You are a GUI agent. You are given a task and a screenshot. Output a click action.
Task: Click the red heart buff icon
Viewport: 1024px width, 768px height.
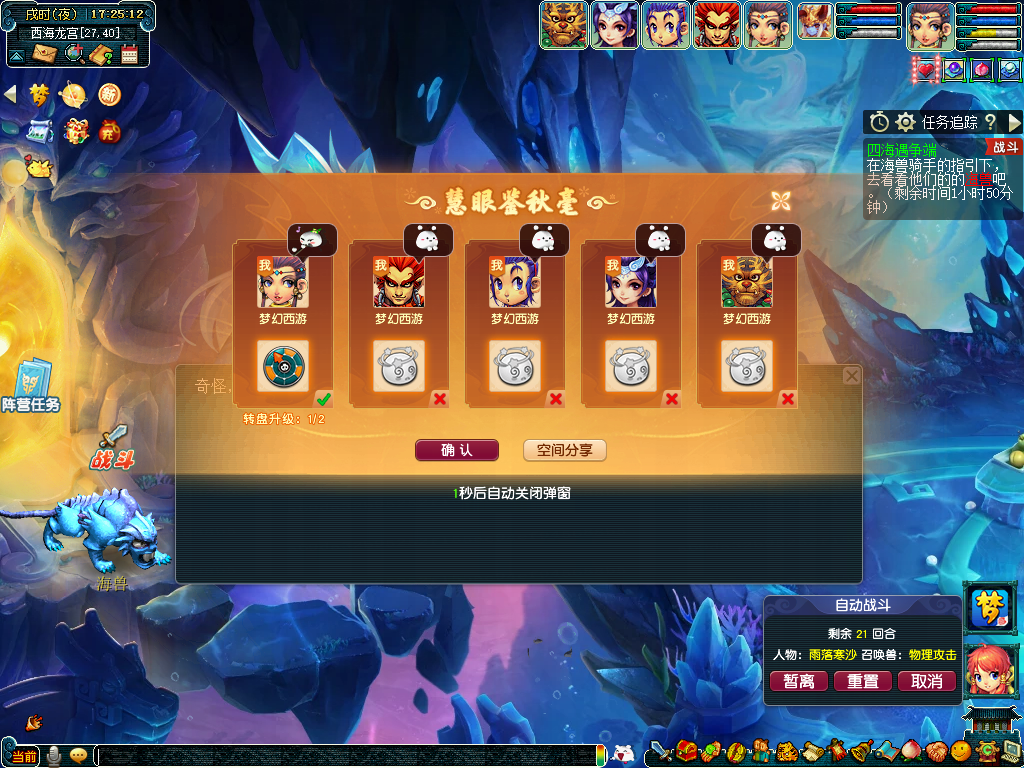925,70
